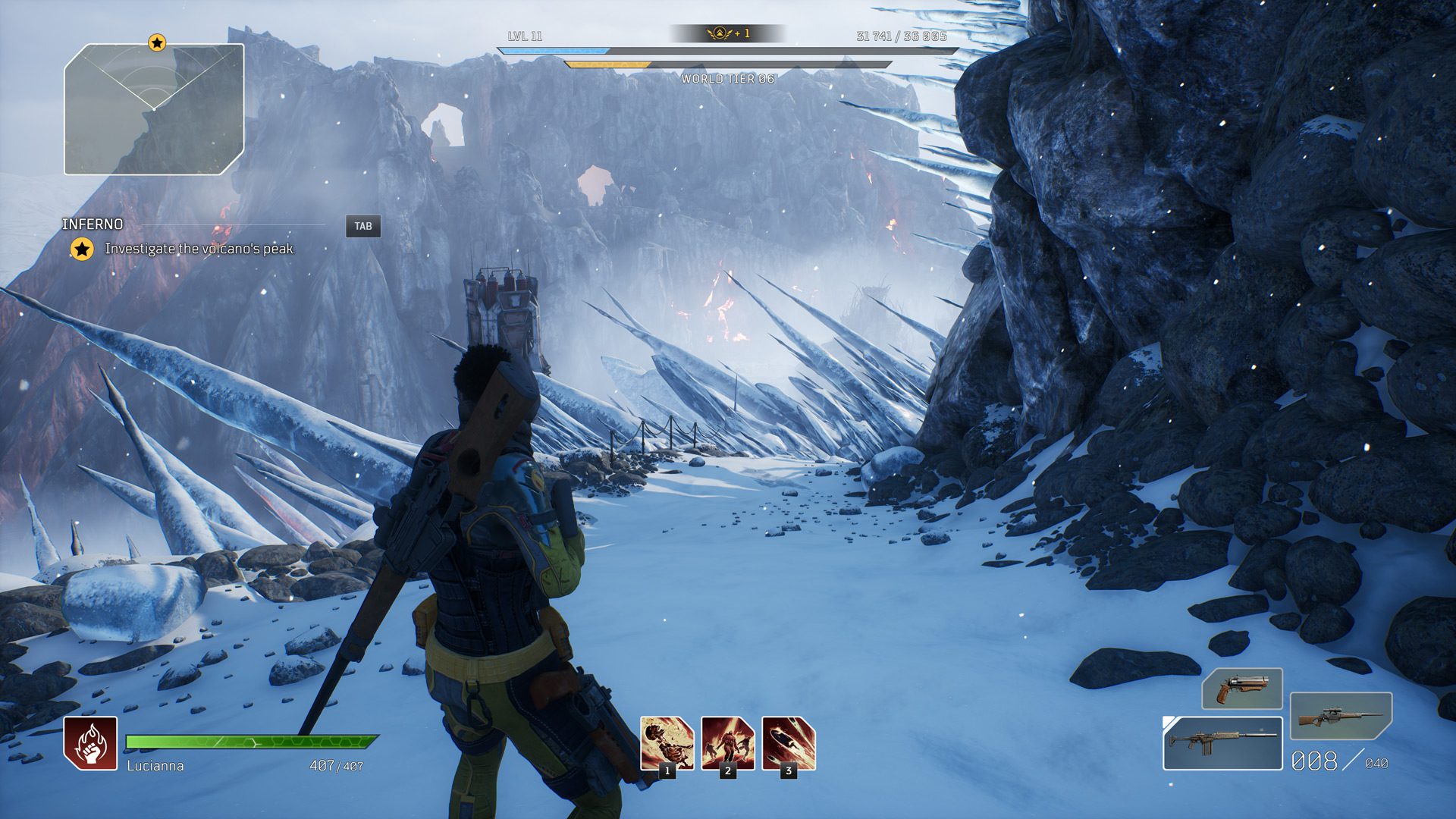Screen dimensions: 1456x819
Task: Click the star quest marker above minimap
Action: (156, 42)
